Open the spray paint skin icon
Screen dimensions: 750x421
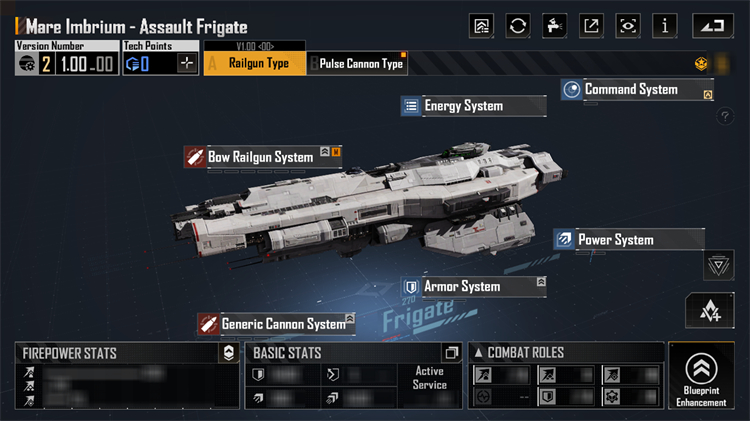[x=554, y=25]
